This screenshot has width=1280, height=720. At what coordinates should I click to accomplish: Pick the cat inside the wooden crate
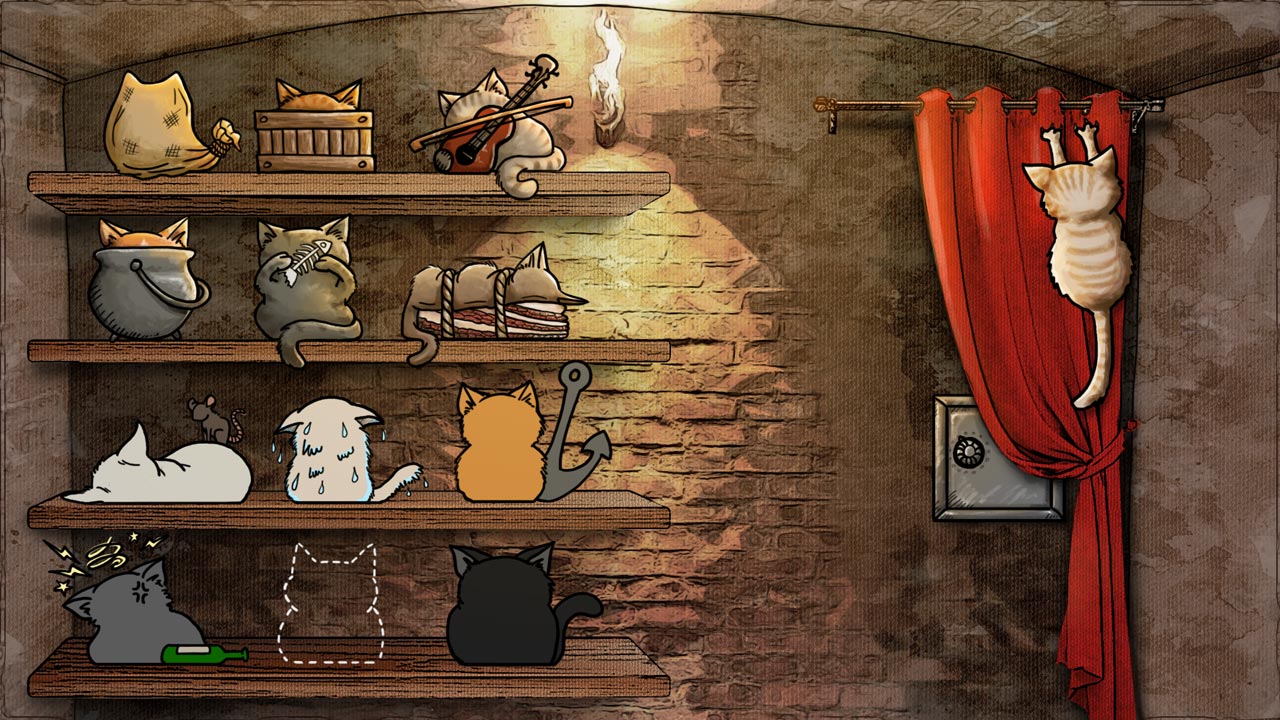[316, 130]
